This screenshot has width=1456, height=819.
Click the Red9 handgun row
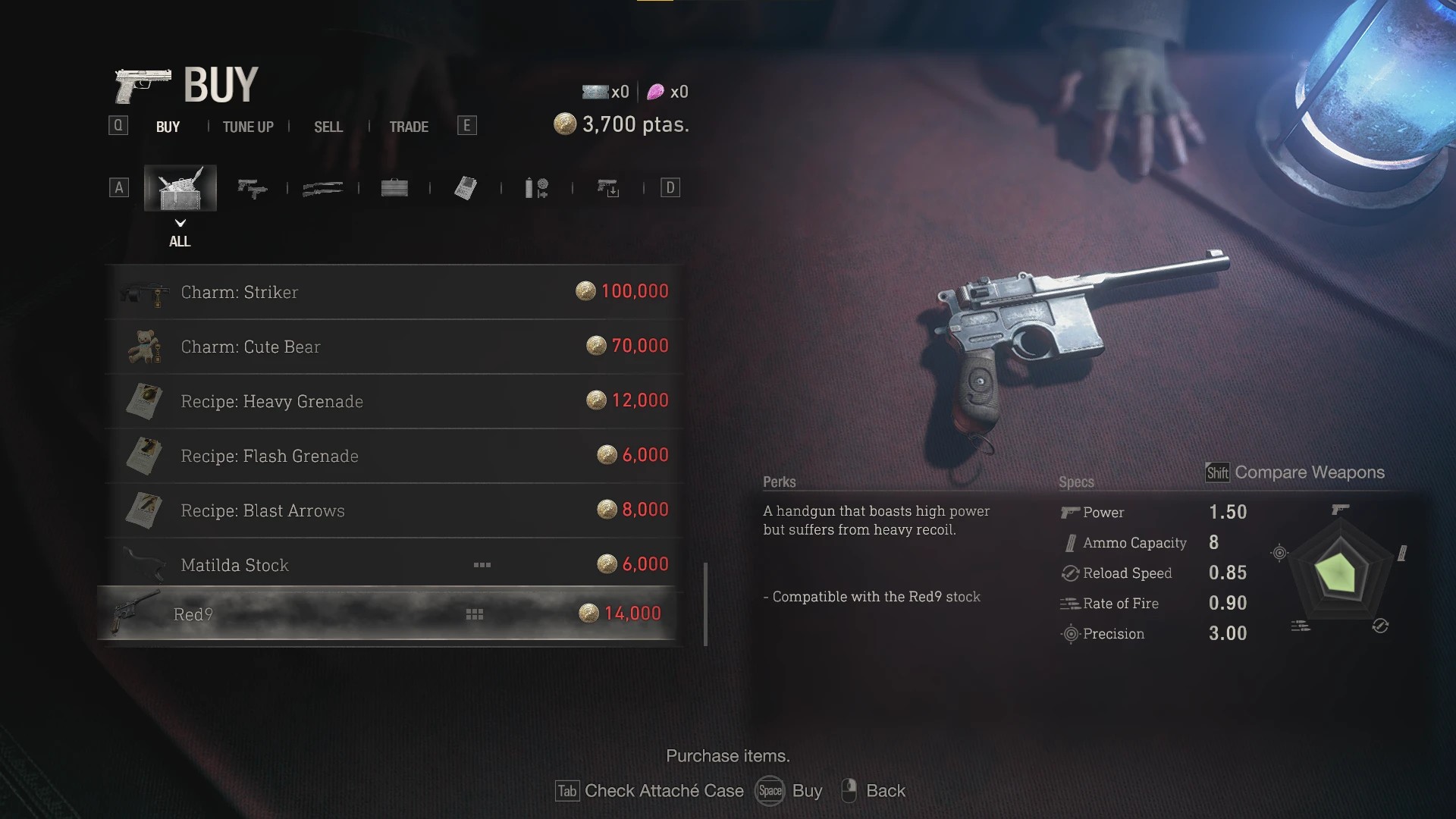[x=387, y=613]
